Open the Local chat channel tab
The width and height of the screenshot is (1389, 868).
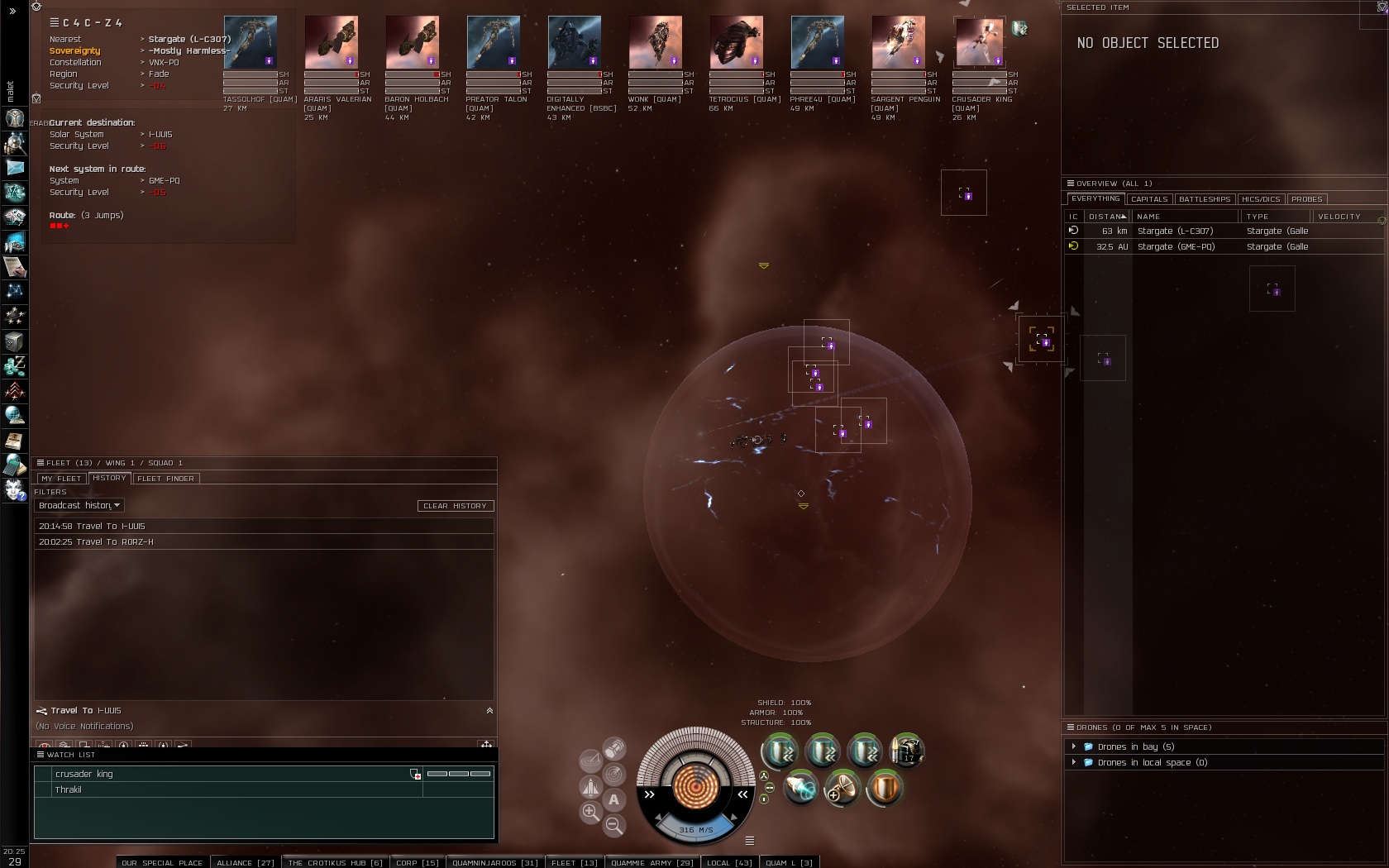[728, 862]
